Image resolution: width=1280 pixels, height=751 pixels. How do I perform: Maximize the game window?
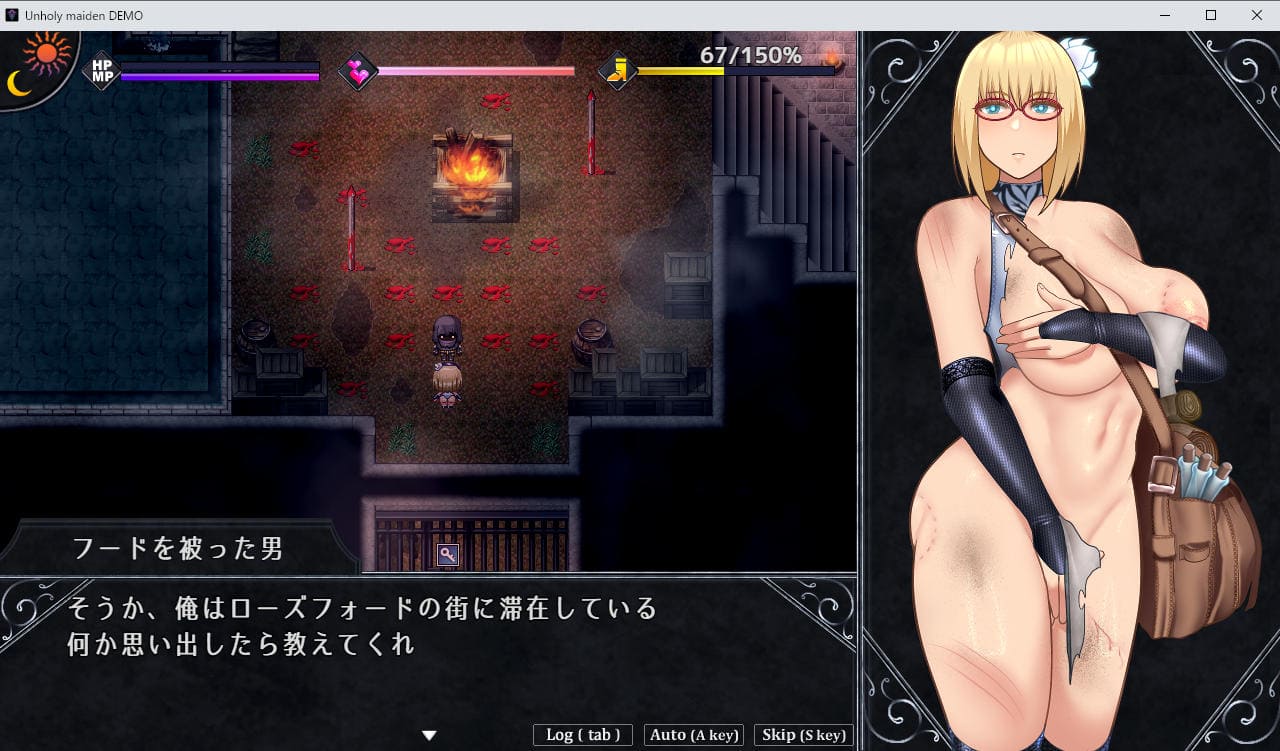click(1211, 15)
